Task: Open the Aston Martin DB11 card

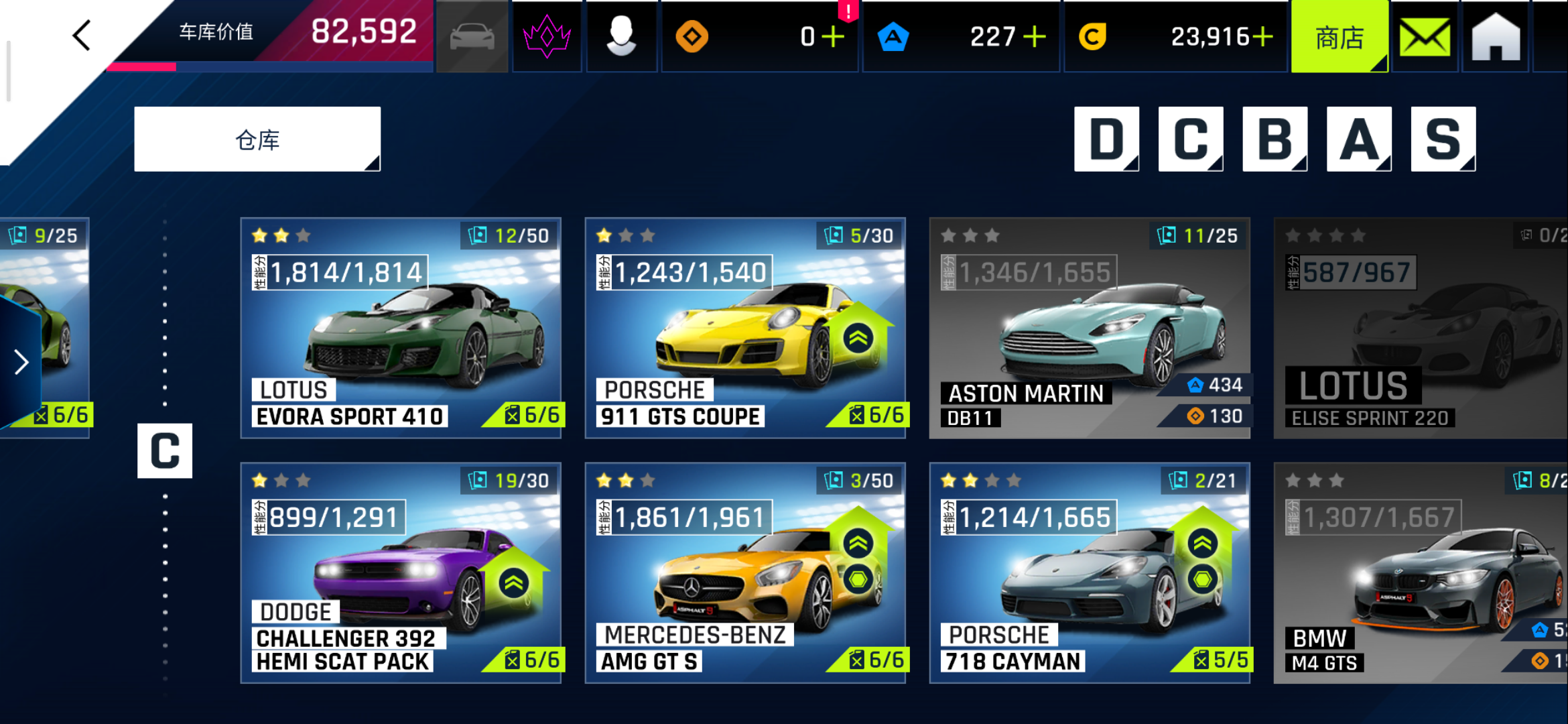Action: (x=1090, y=328)
